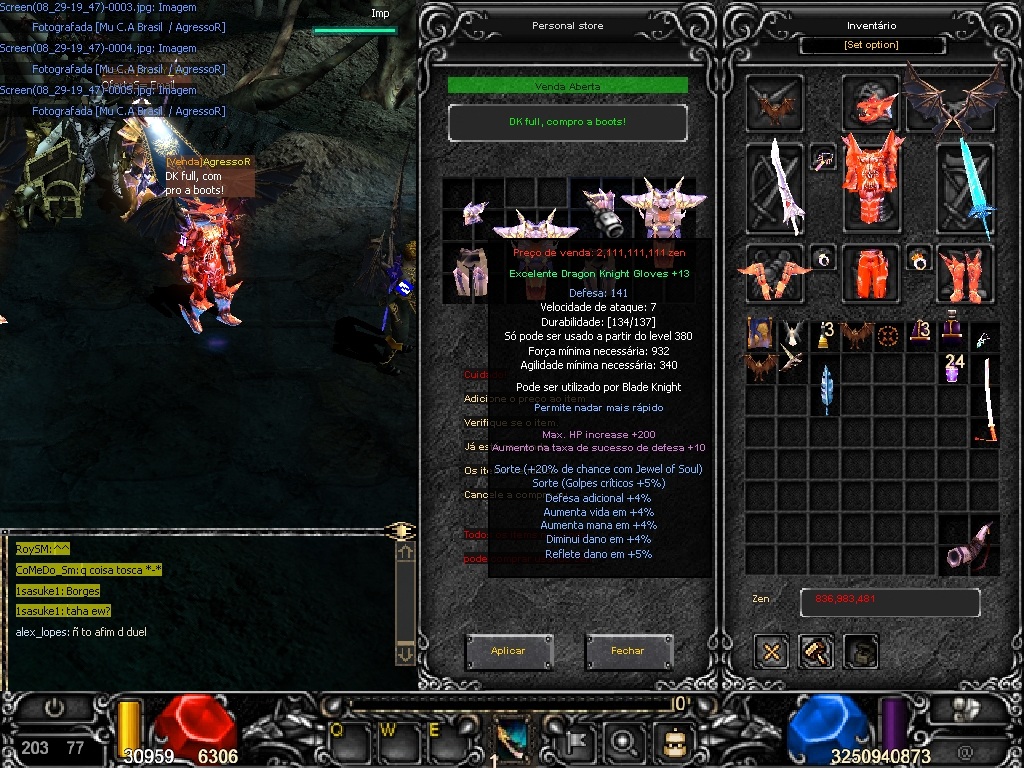The height and width of the screenshot is (768, 1024).
Task: Select the equipped red dragon helm
Action: click(x=871, y=103)
